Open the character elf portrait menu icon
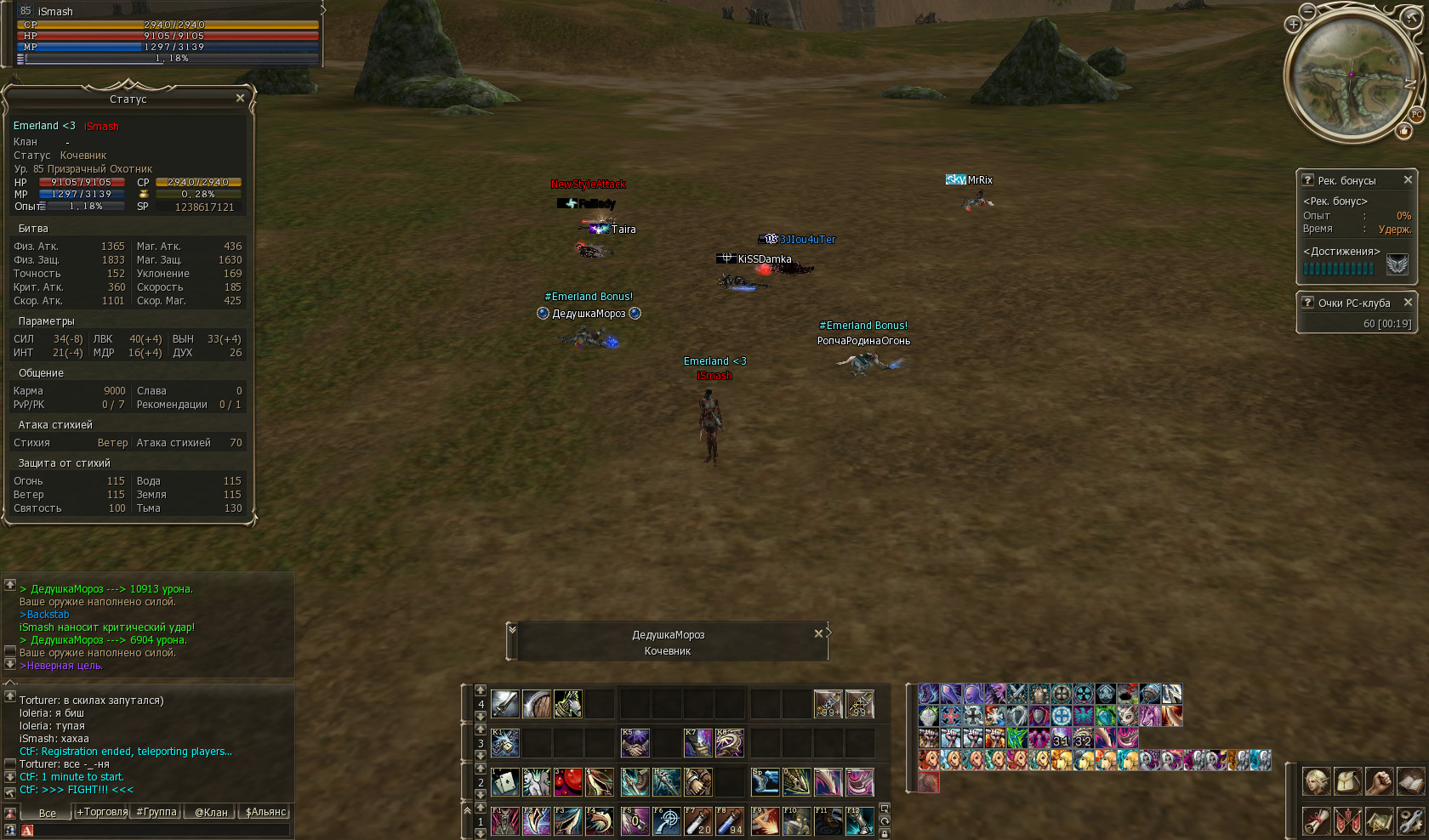The height and width of the screenshot is (840, 1429). (x=1317, y=781)
